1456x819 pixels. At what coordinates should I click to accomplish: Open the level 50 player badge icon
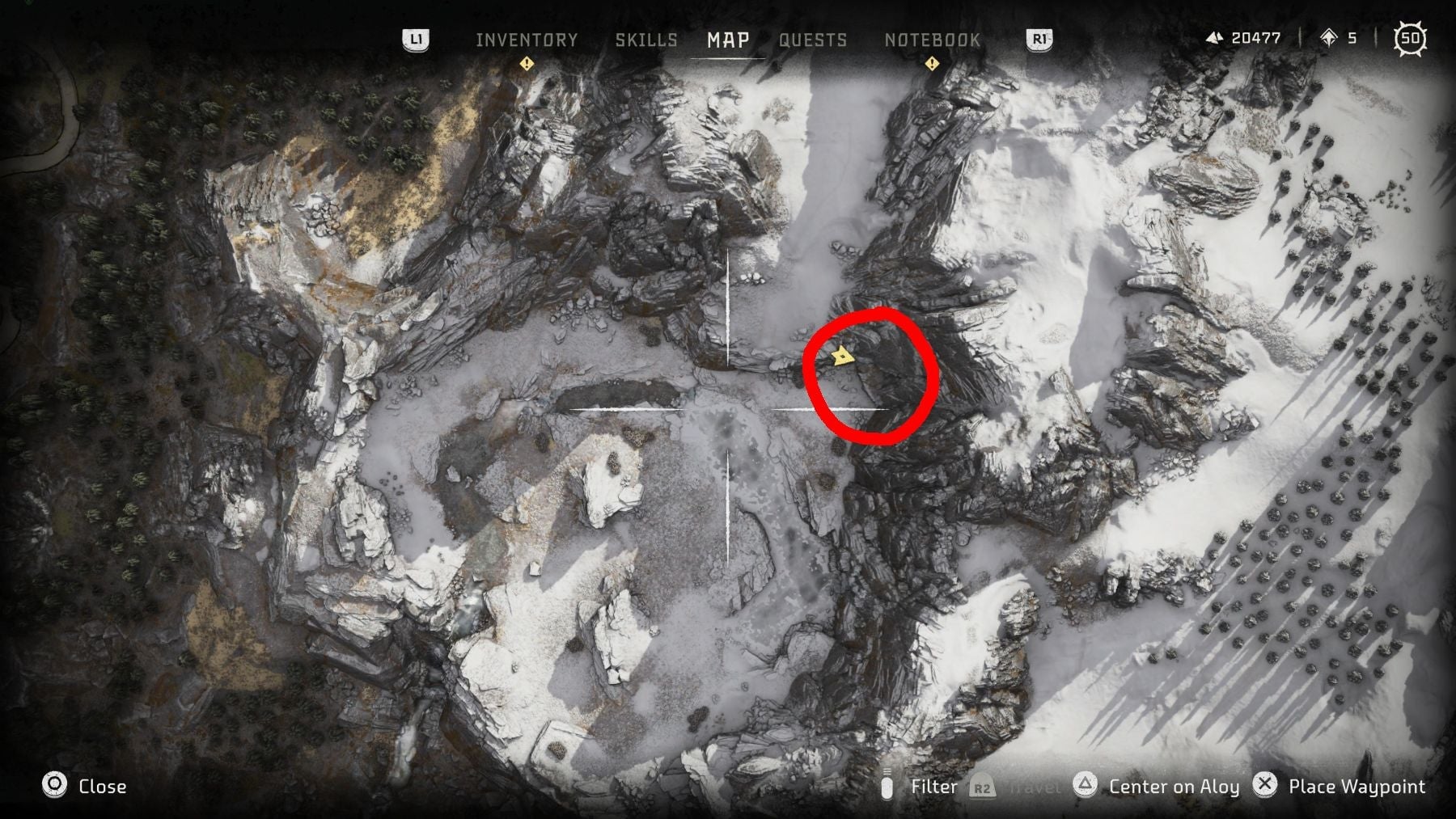(x=1412, y=36)
